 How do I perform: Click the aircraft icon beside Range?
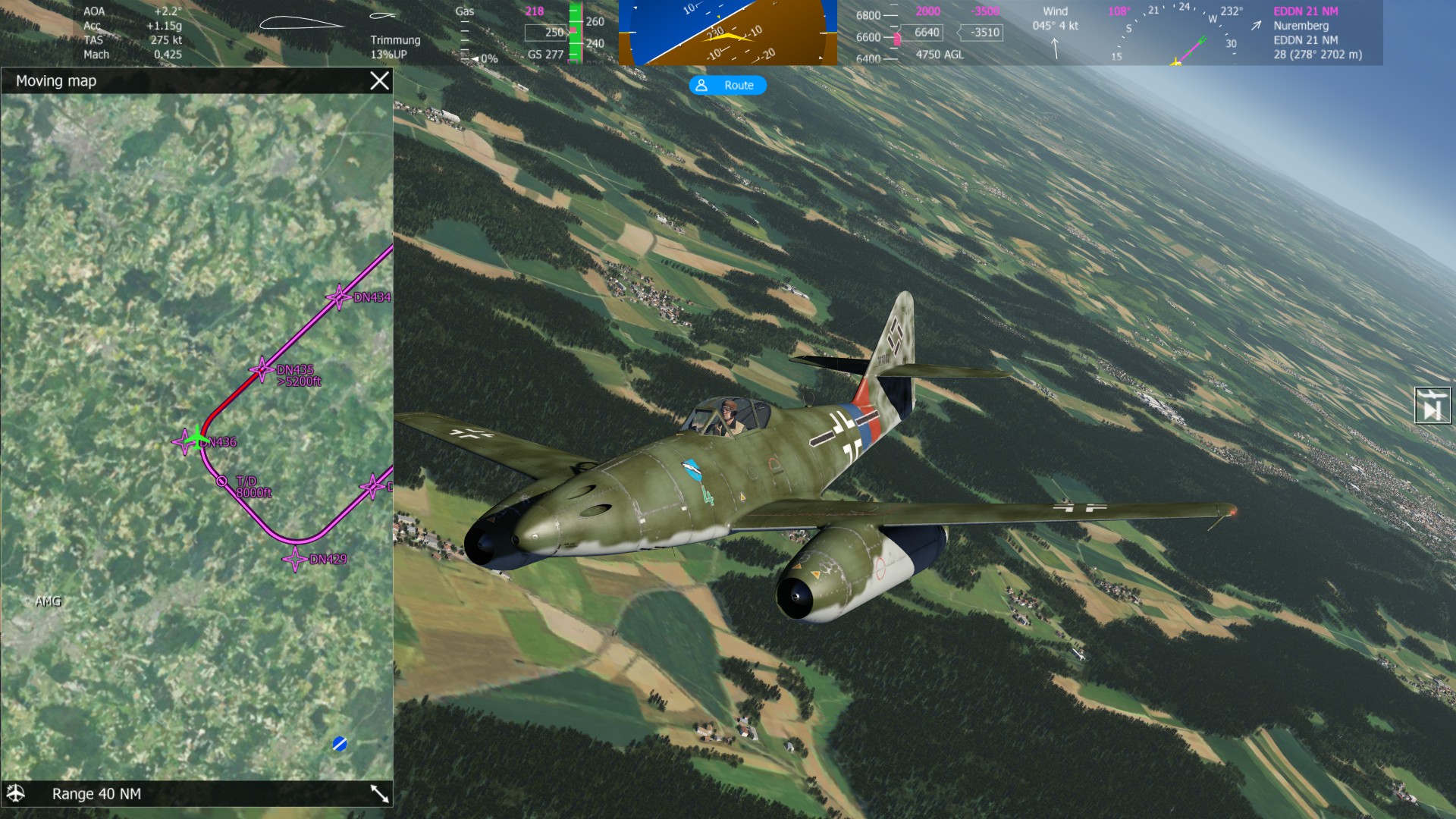[16, 793]
